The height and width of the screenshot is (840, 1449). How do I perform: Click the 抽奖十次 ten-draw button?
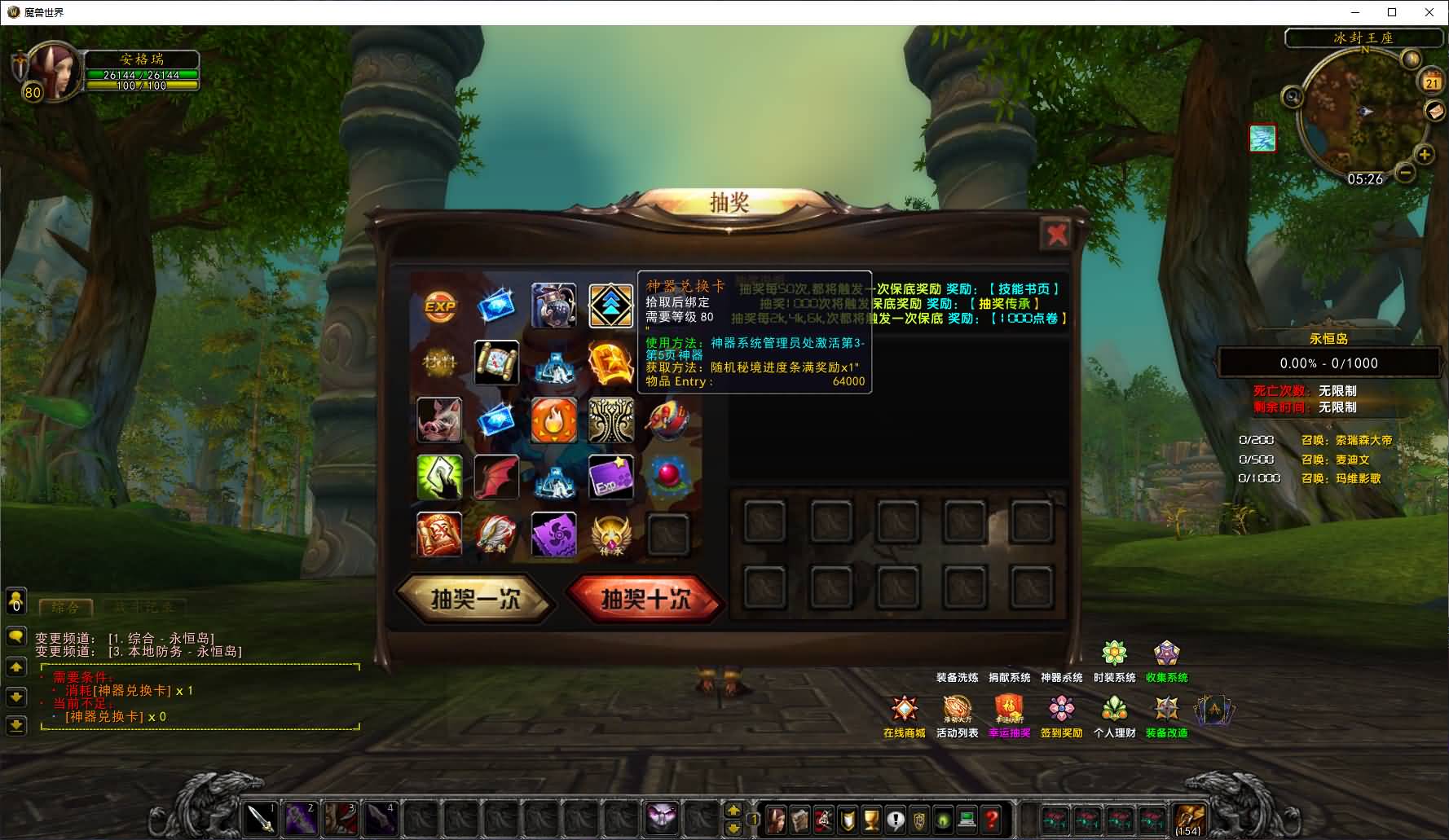(645, 600)
